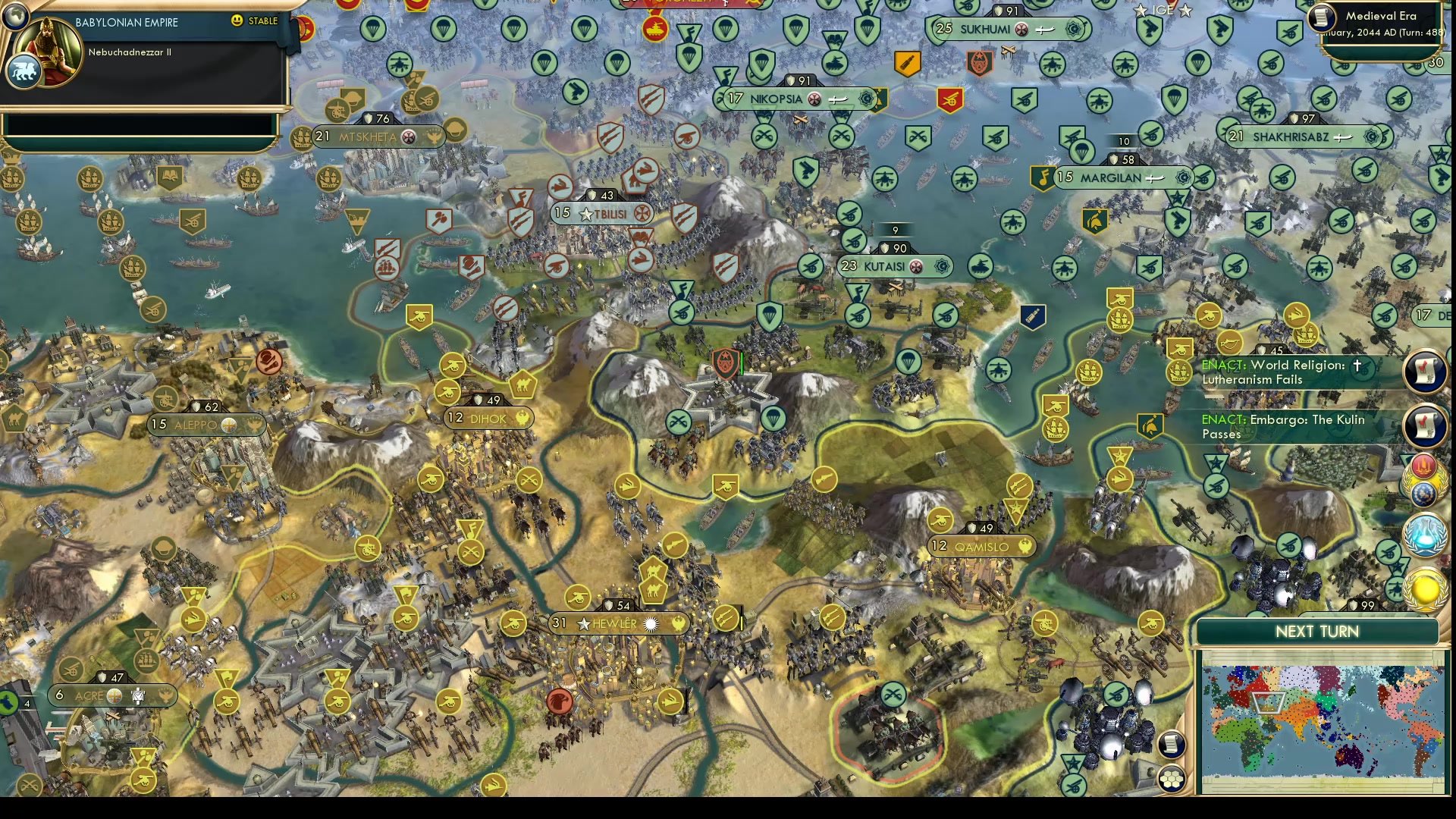The width and height of the screenshot is (1456, 819).
Task: Click the Tbilisi city banner
Action: coord(603,213)
